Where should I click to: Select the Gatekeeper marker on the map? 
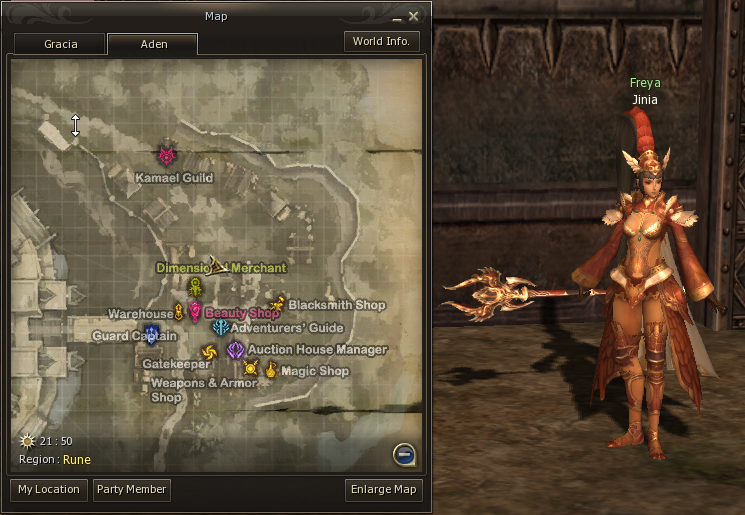click(208, 352)
